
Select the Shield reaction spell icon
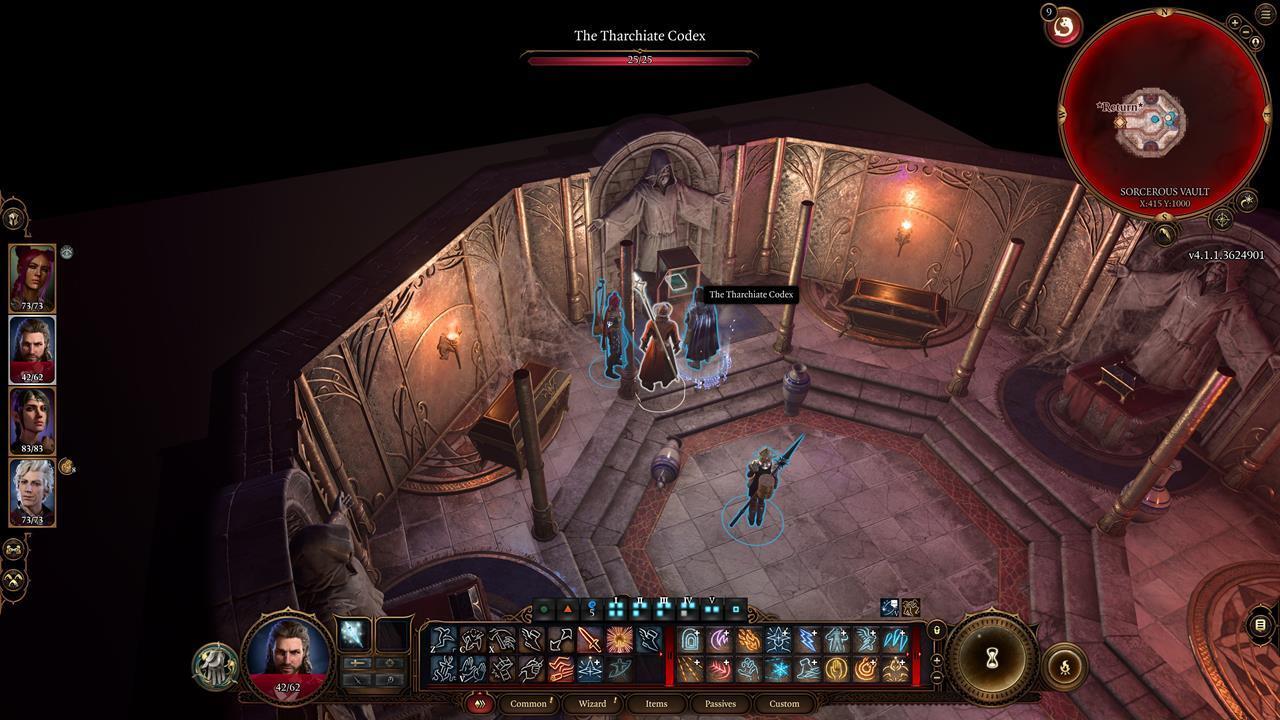(x=690, y=637)
